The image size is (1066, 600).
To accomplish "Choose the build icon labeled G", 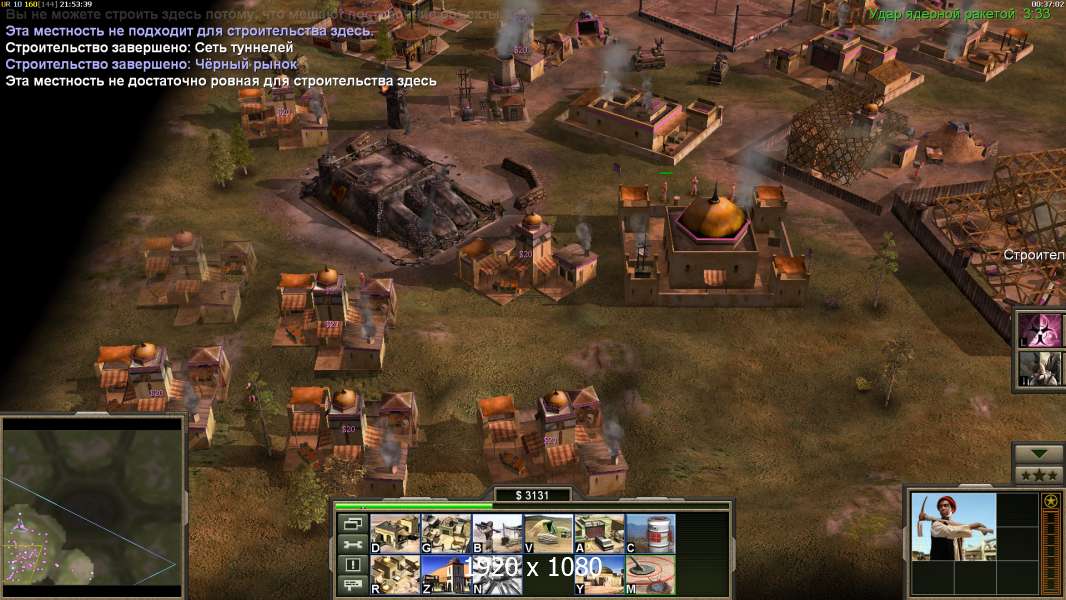I will click(446, 533).
